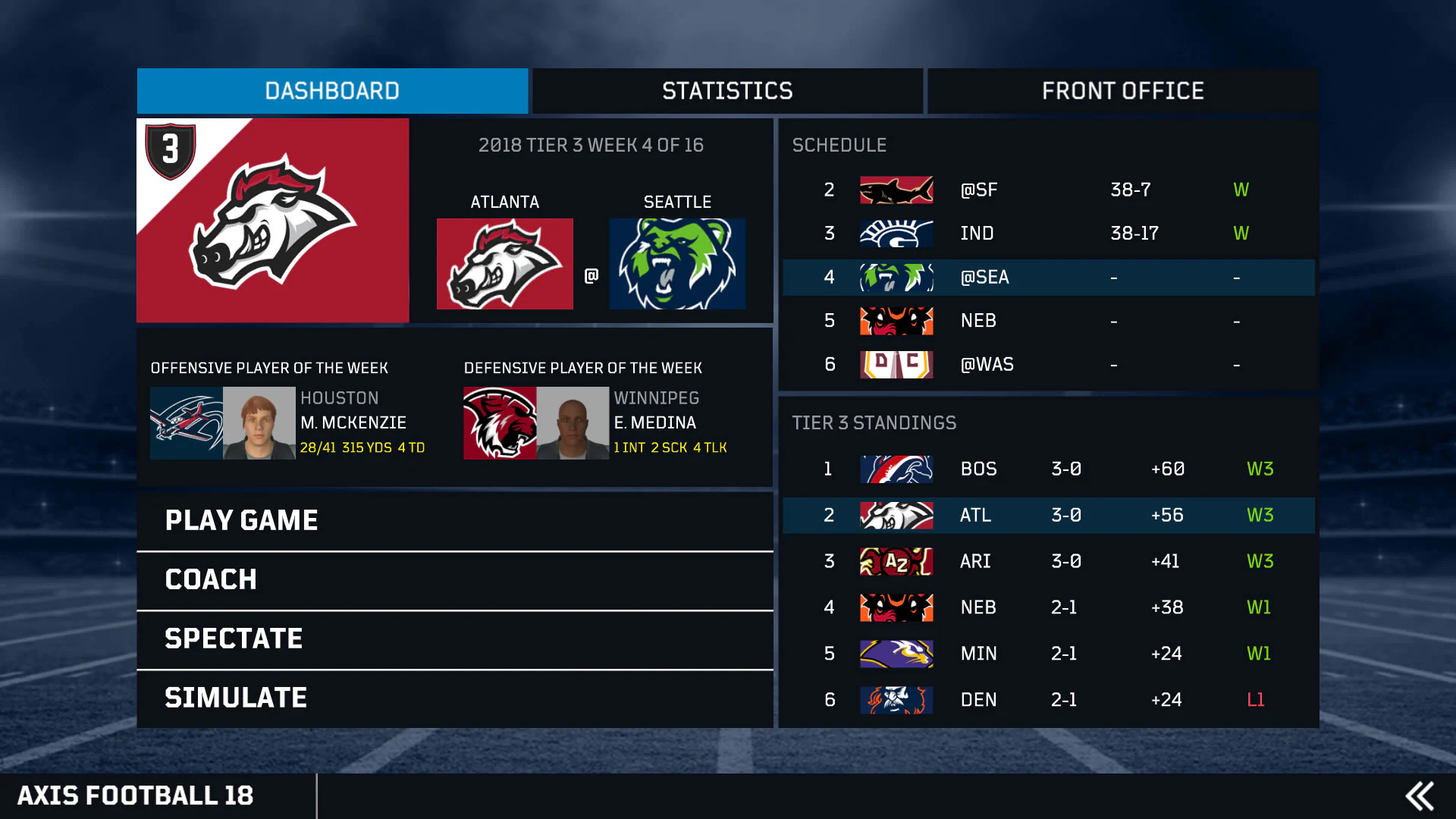The height and width of the screenshot is (819, 1456).
Task: Click the Play Game button
Action: [241, 520]
